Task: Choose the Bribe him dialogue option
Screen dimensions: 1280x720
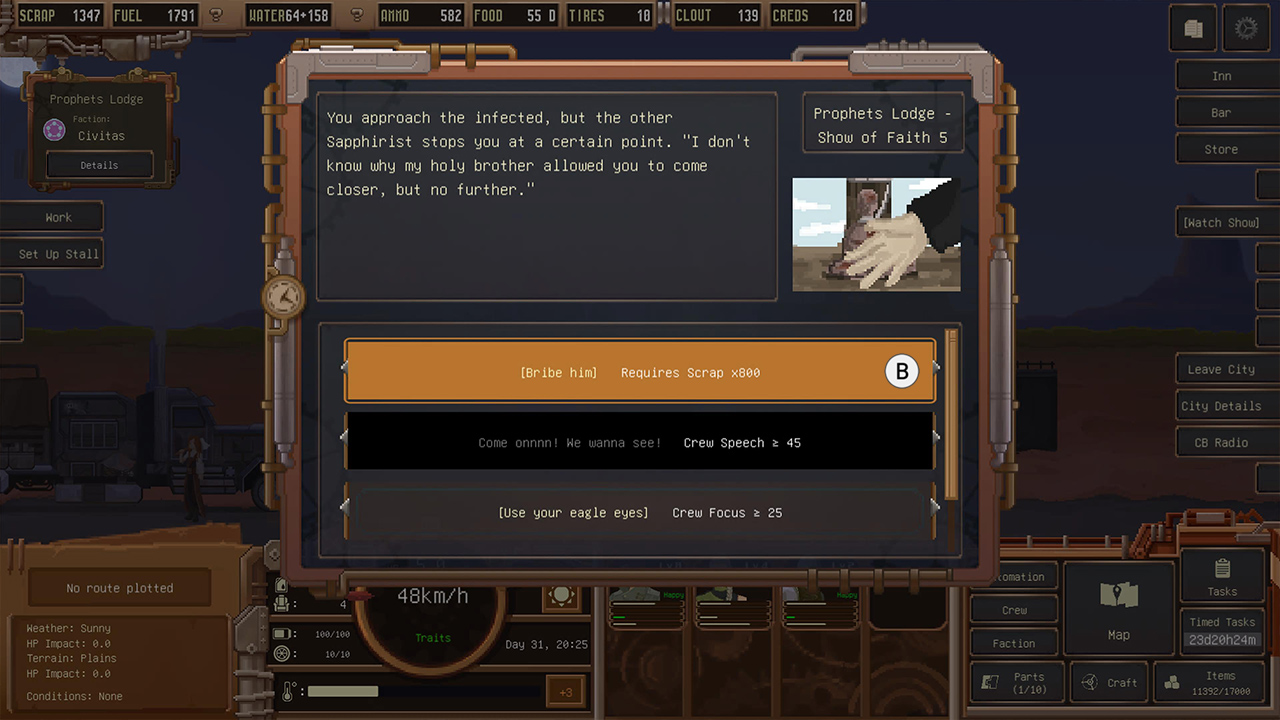Action: (x=640, y=371)
